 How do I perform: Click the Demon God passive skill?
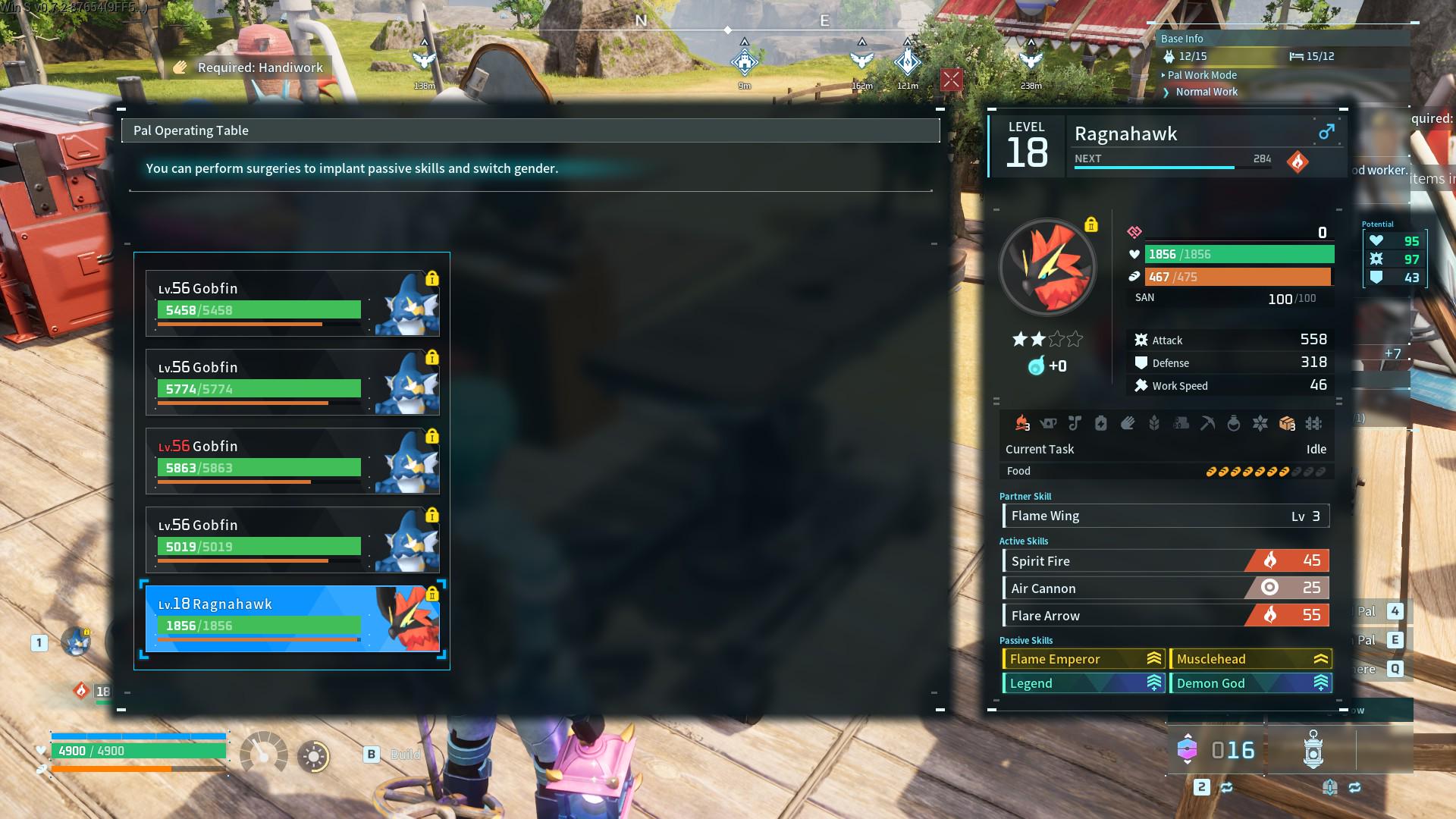pos(1250,683)
